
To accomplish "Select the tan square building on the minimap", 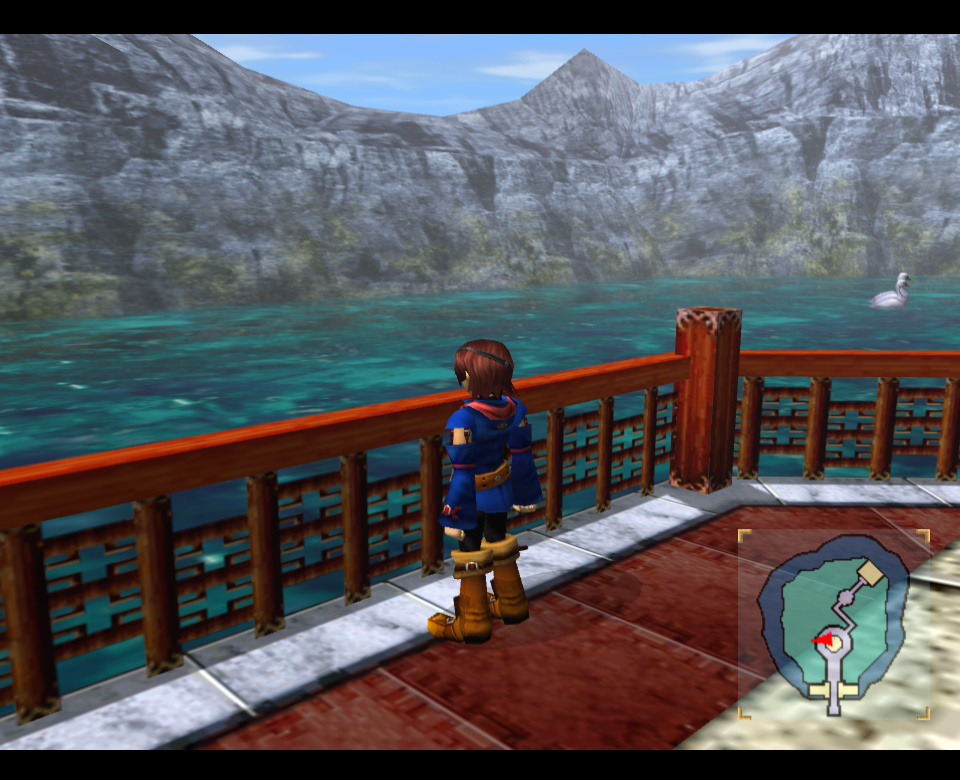I will click(871, 573).
